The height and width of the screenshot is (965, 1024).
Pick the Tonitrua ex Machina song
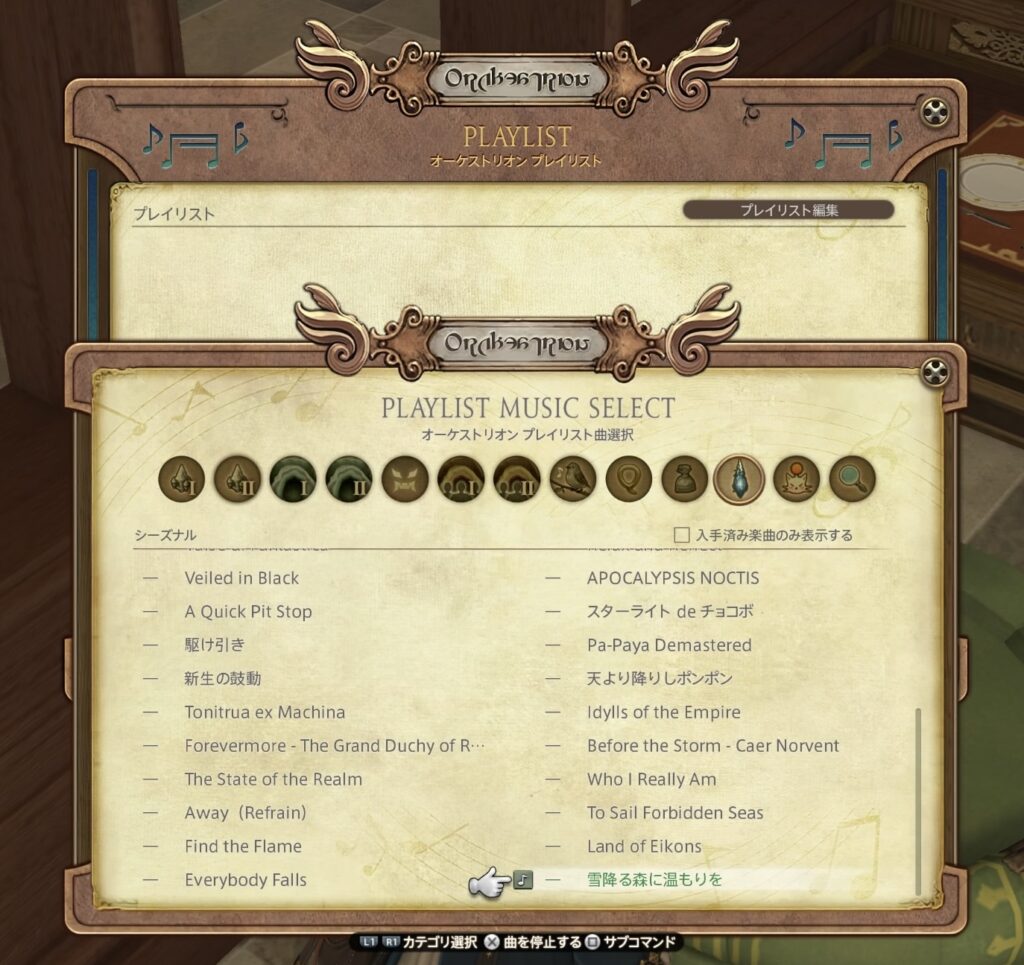[x=264, y=712]
